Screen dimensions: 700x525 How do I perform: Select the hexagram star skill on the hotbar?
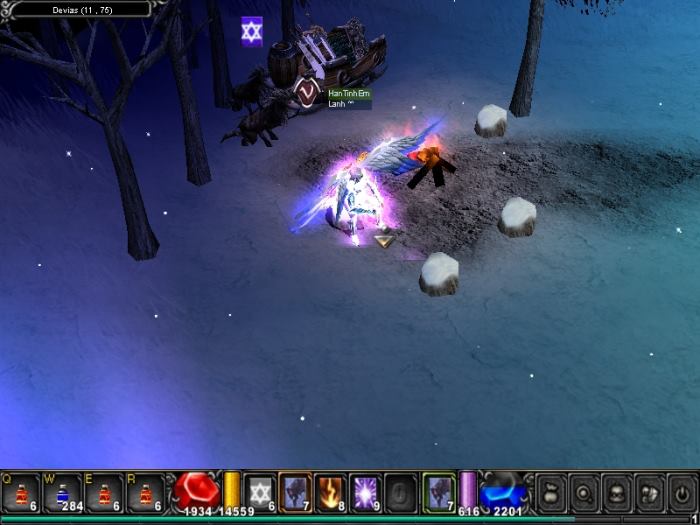(x=260, y=492)
